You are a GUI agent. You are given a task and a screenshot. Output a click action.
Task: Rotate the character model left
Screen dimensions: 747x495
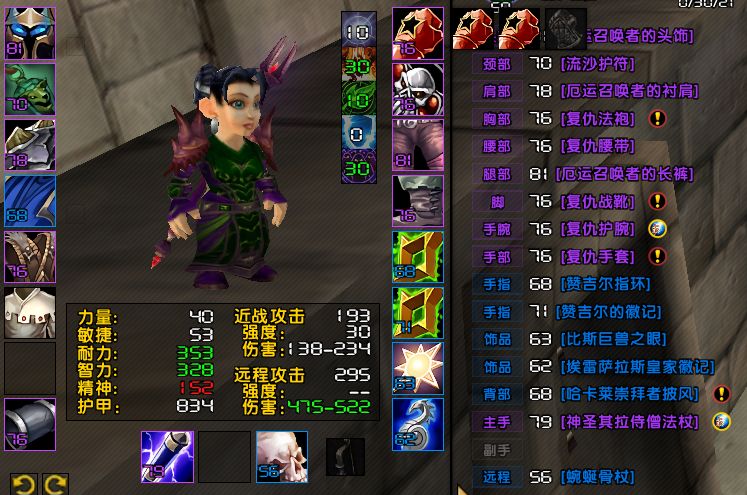20,484
